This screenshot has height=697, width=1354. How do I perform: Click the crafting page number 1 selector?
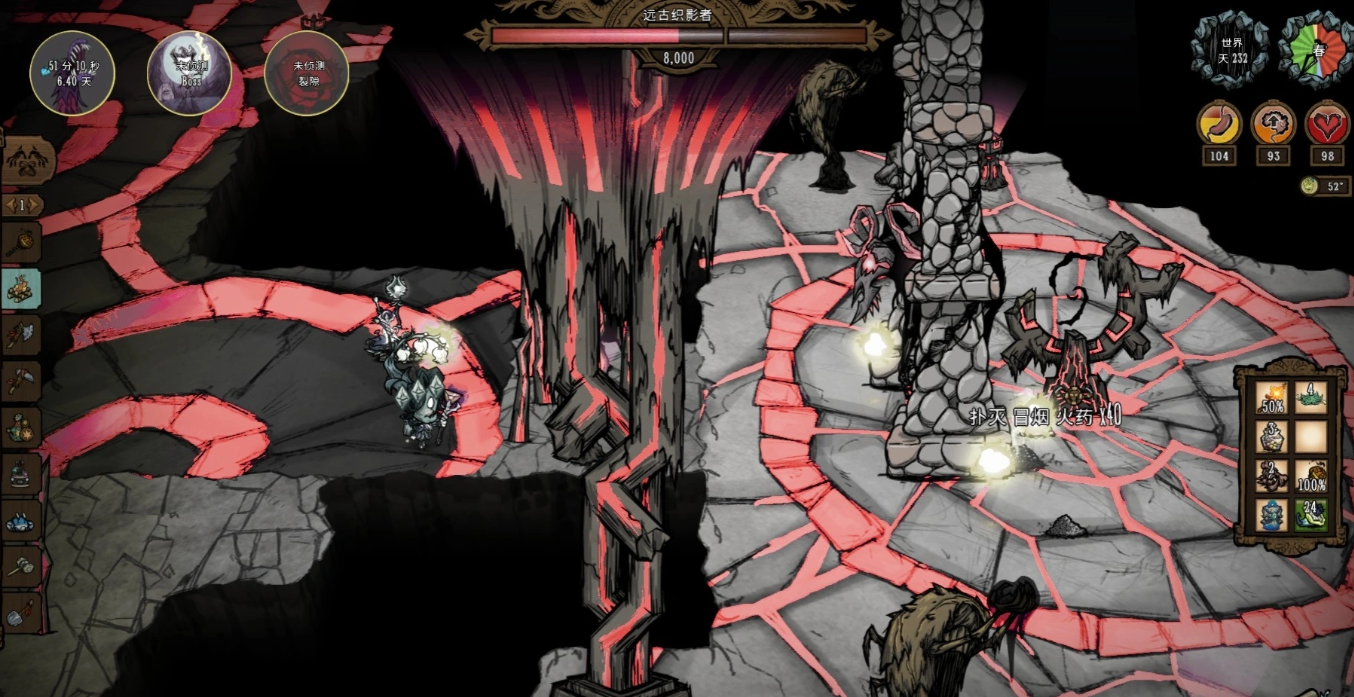coord(22,206)
